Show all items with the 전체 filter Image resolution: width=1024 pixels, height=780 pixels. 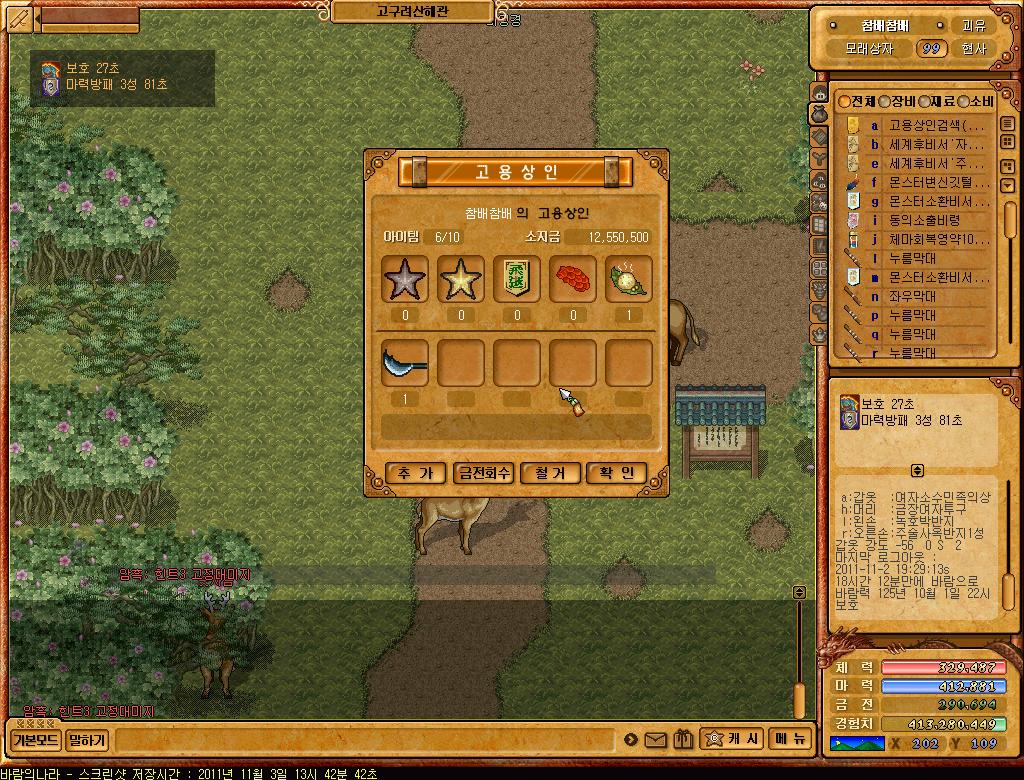pyautogui.click(x=857, y=102)
